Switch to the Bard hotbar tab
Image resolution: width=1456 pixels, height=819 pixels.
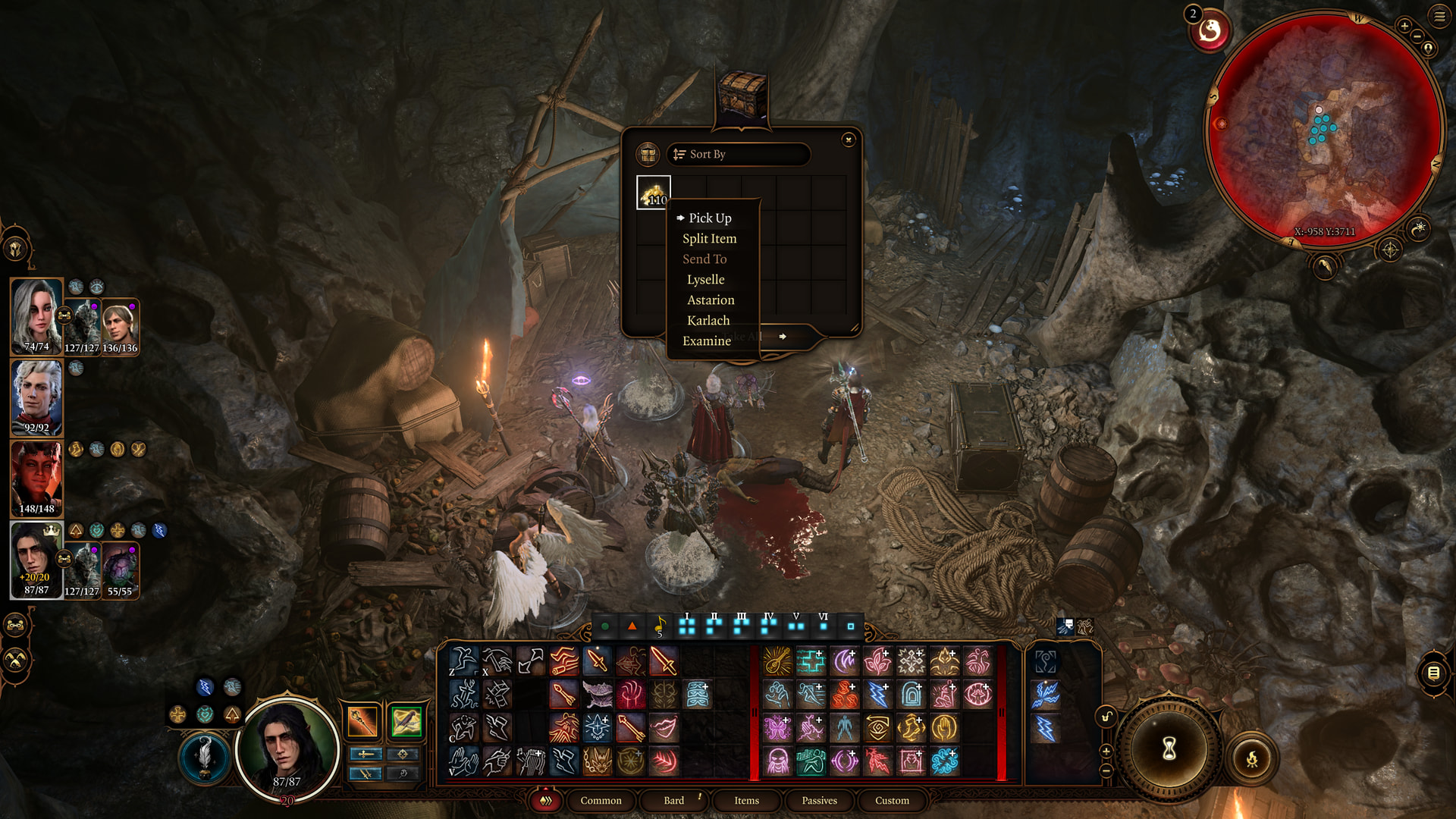673,801
